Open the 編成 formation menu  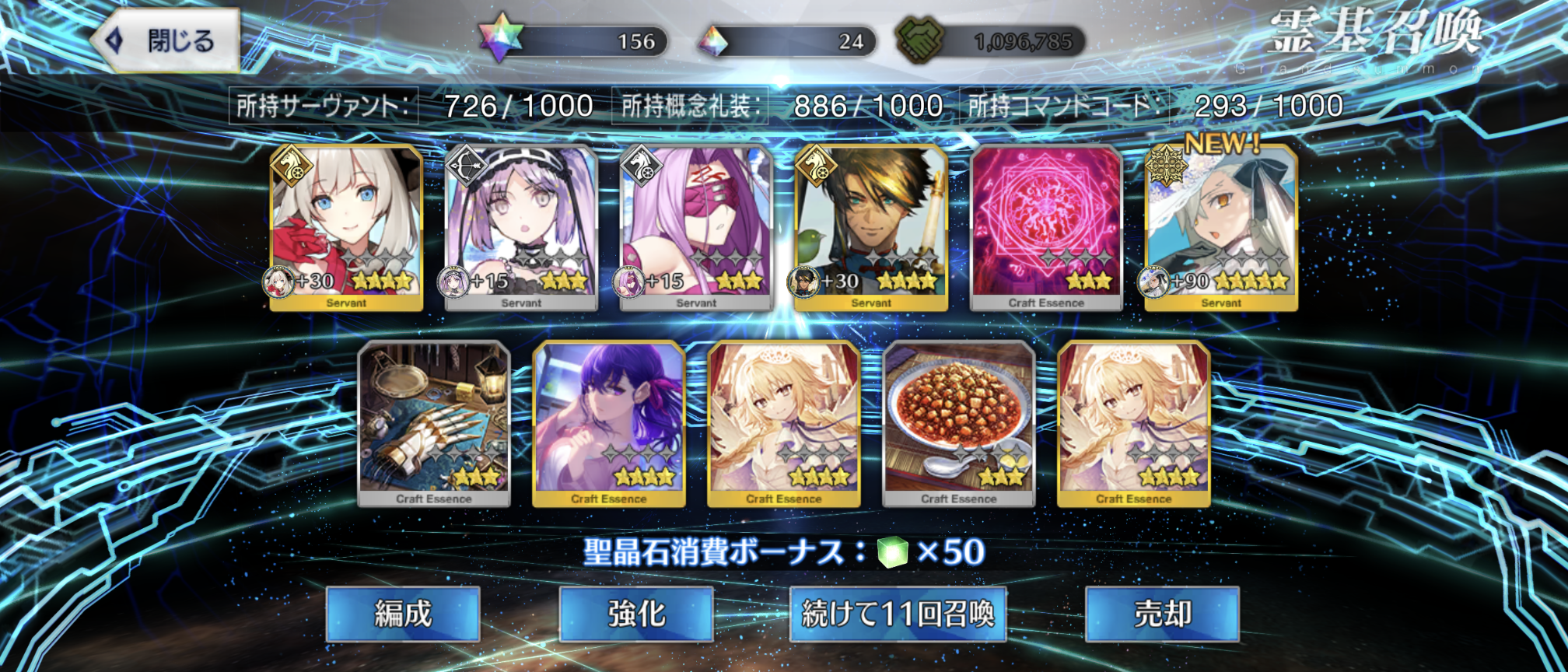(x=403, y=614)
